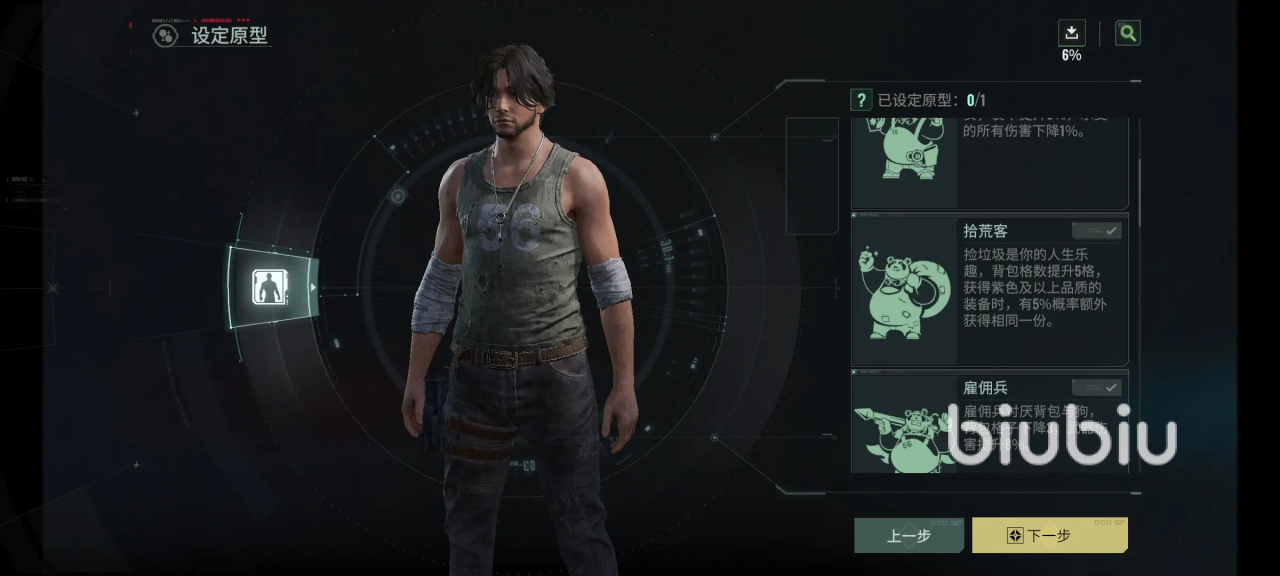
Task: Click the download progress icon
Action: click(x=1071, y=33)
